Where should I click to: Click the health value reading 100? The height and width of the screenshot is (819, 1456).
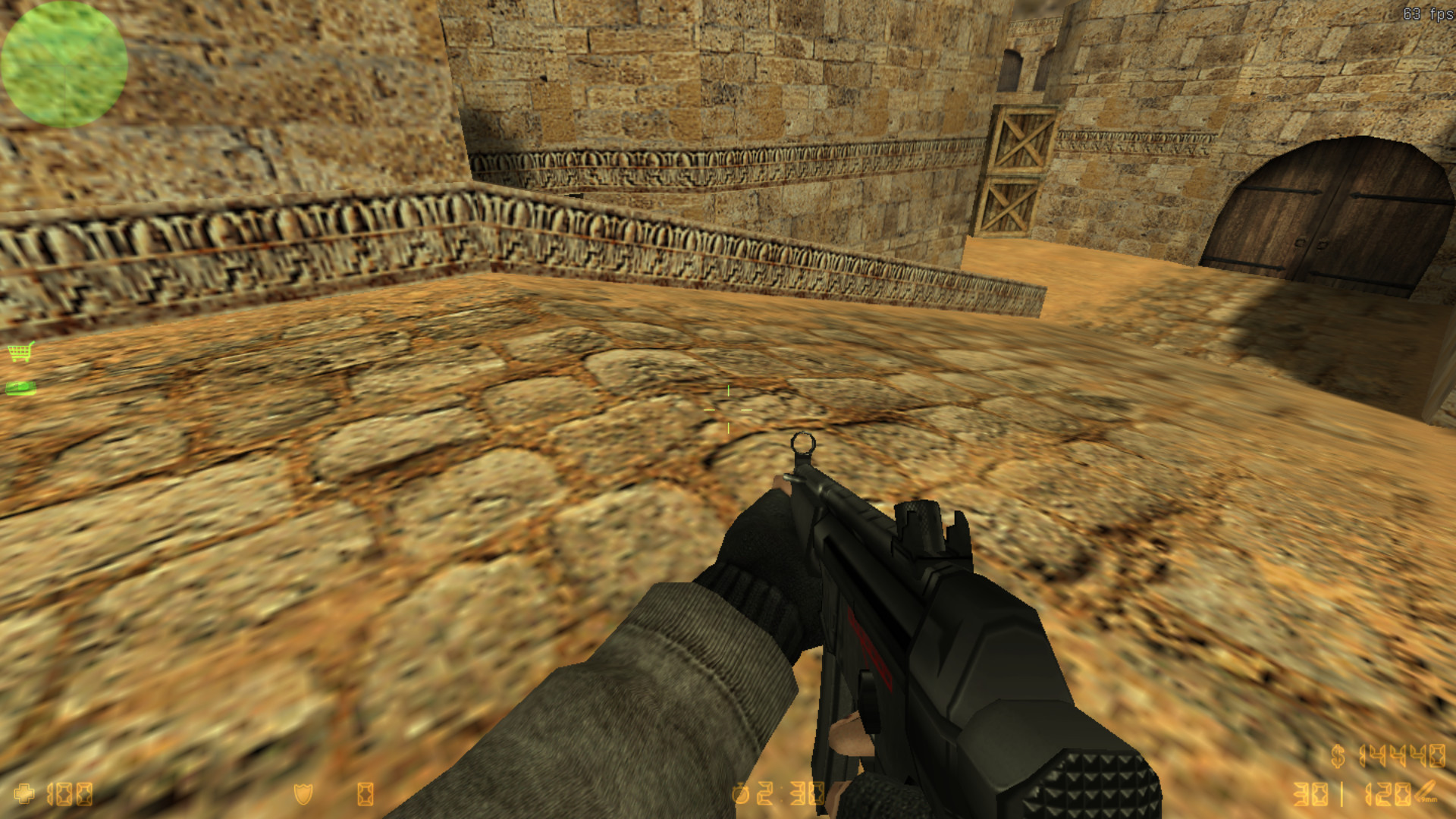(x=69, y=794)
